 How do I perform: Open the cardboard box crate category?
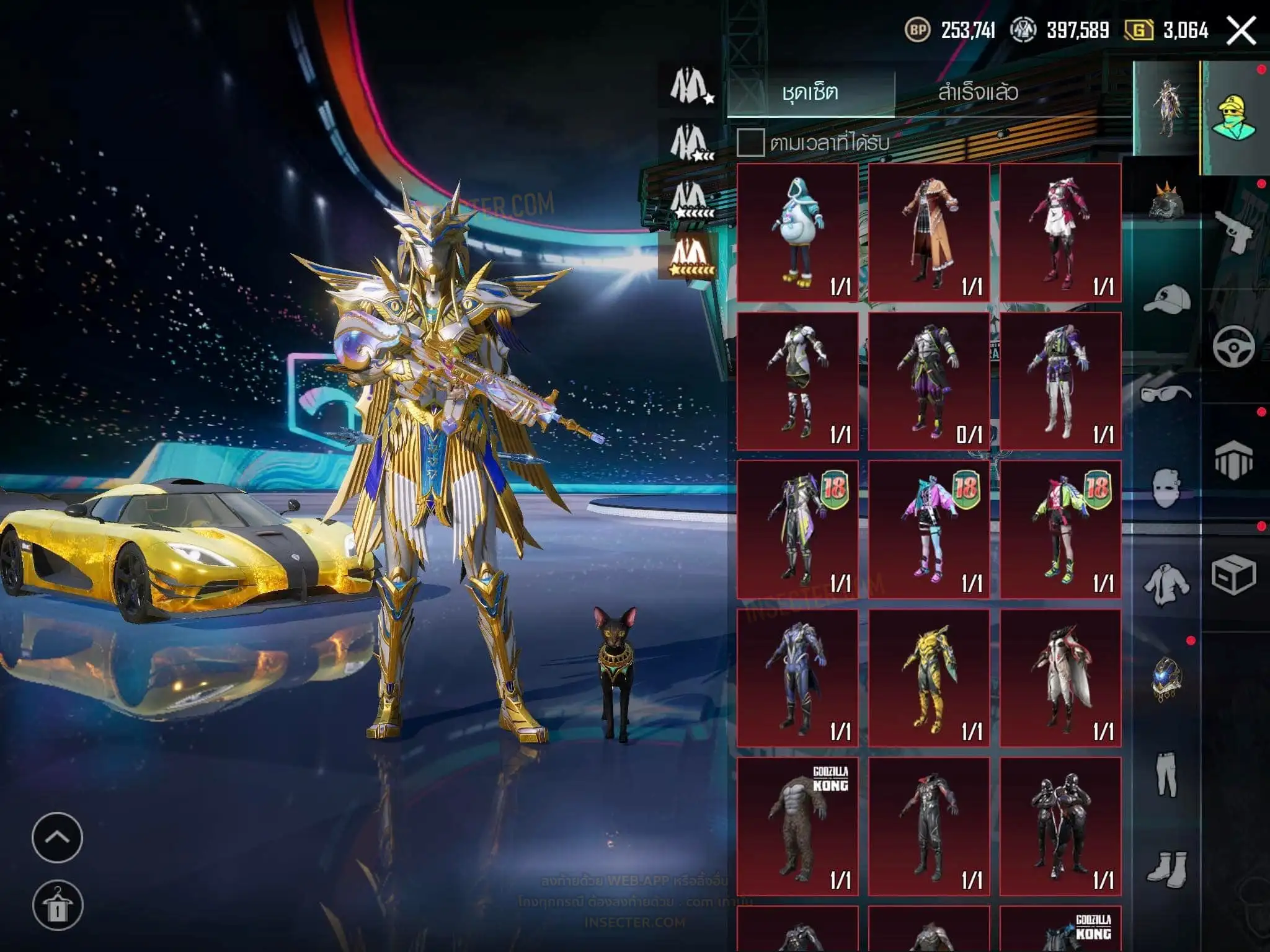pyautogui.click(x=1233, y=576)
